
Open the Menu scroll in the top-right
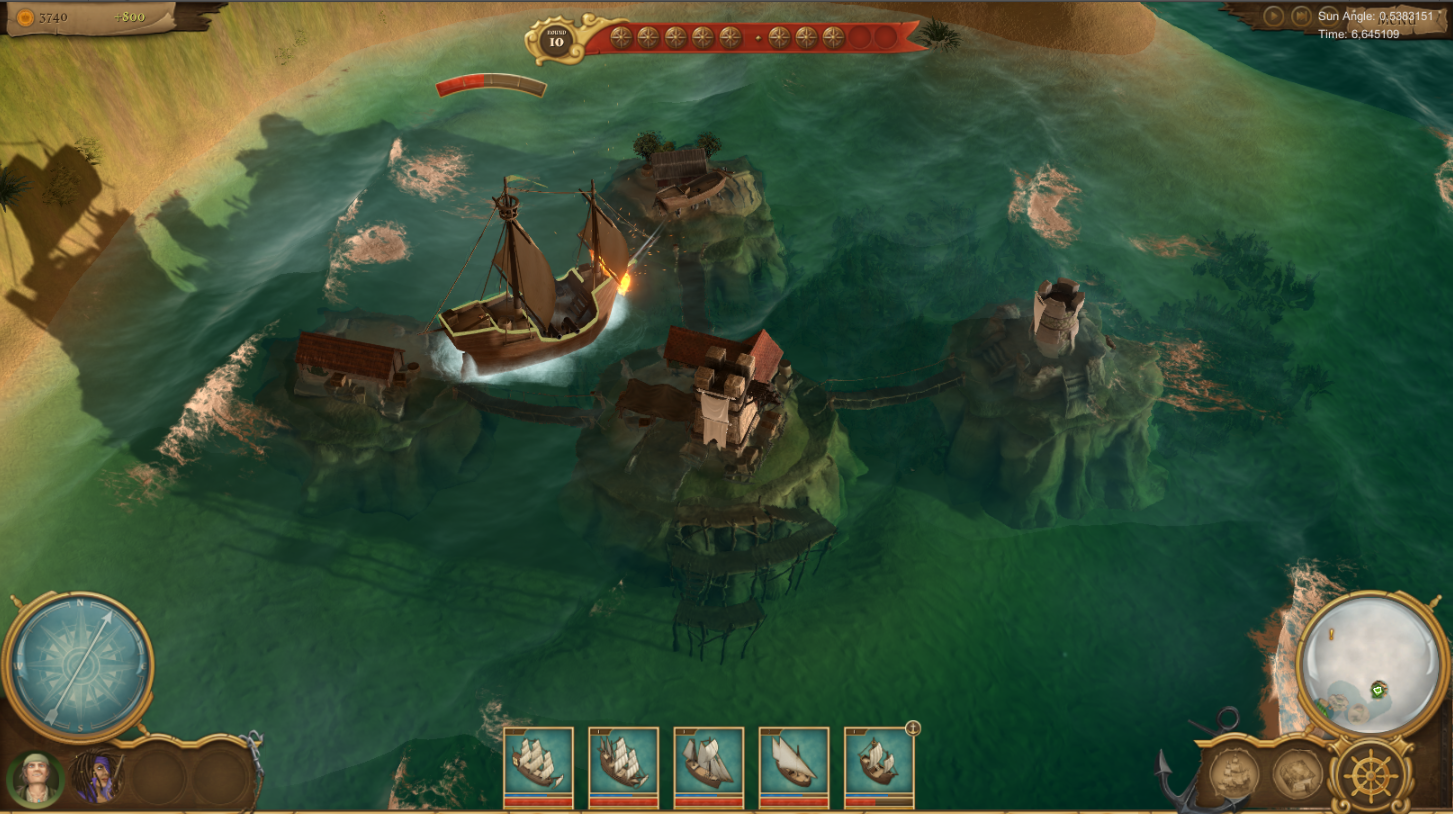[1396, 20]
